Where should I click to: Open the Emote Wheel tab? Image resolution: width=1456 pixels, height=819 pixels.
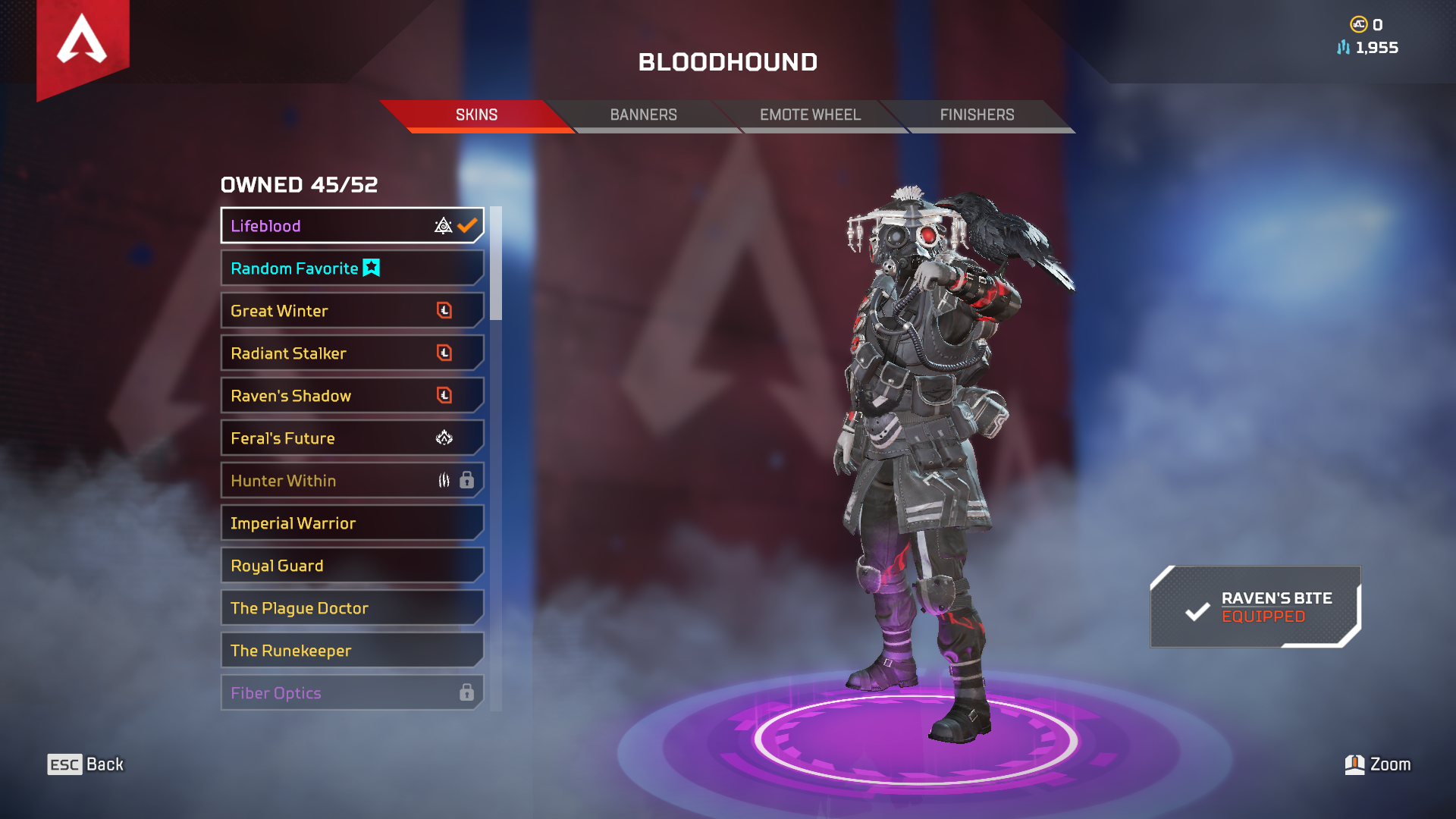811,115
